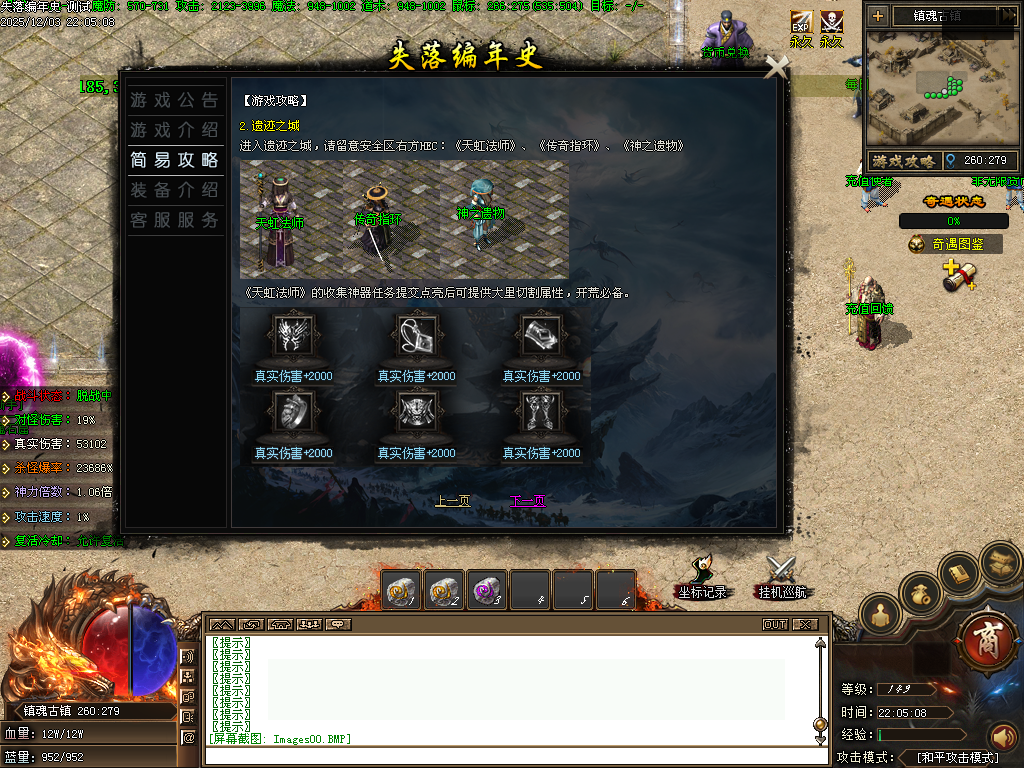Open the character panel icon
Viewport: 1024px width, 768px height.
click(x=880, y=616)
